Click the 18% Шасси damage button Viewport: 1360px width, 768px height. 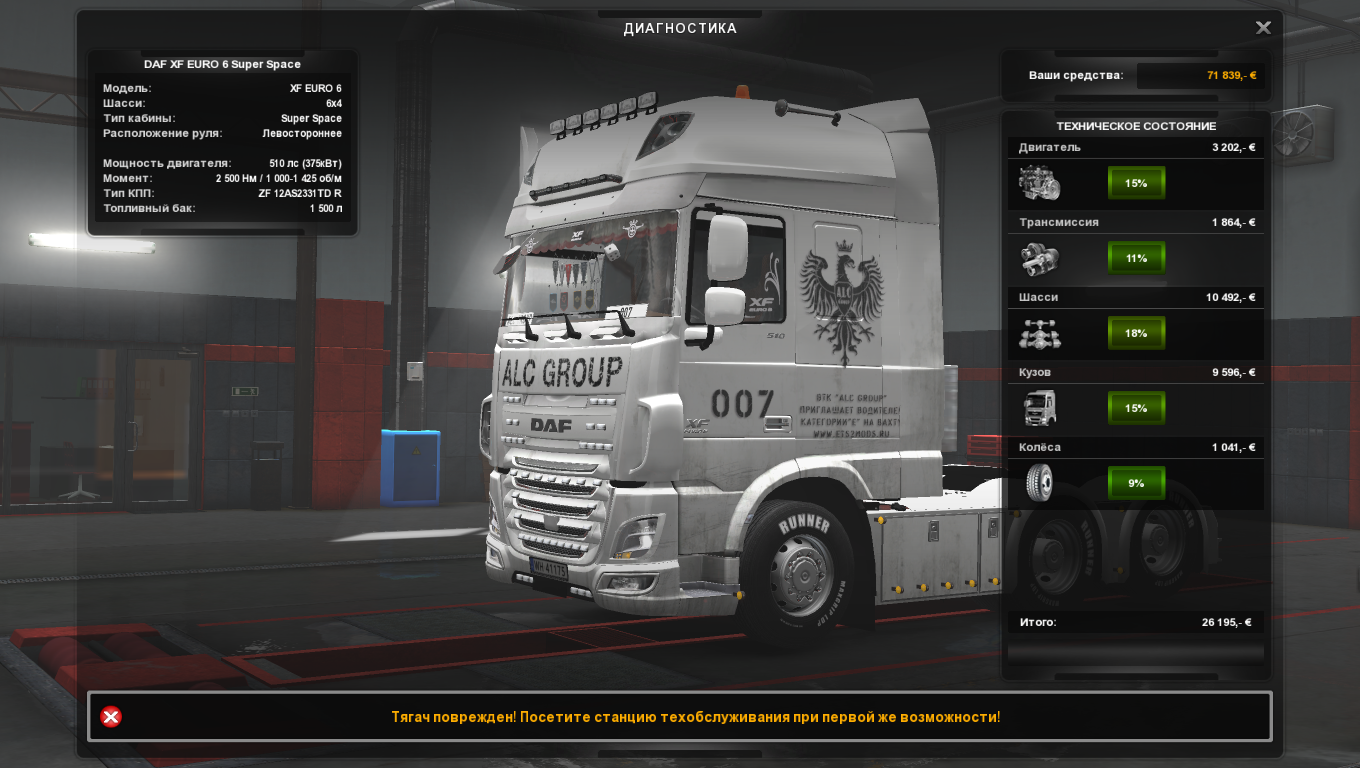click(1136, 333)
